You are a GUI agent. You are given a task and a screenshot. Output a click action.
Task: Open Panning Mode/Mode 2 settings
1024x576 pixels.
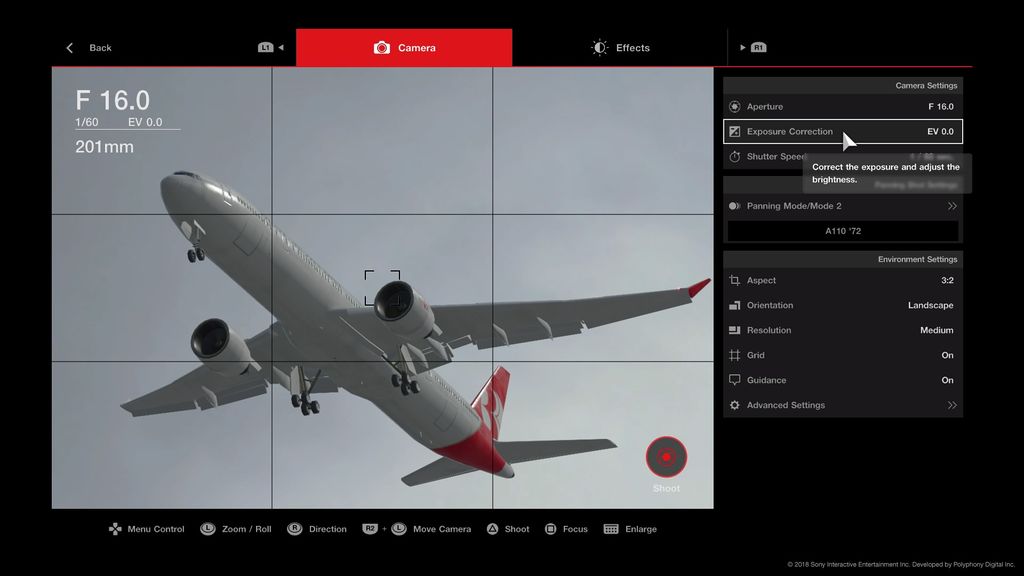[842, 206]
